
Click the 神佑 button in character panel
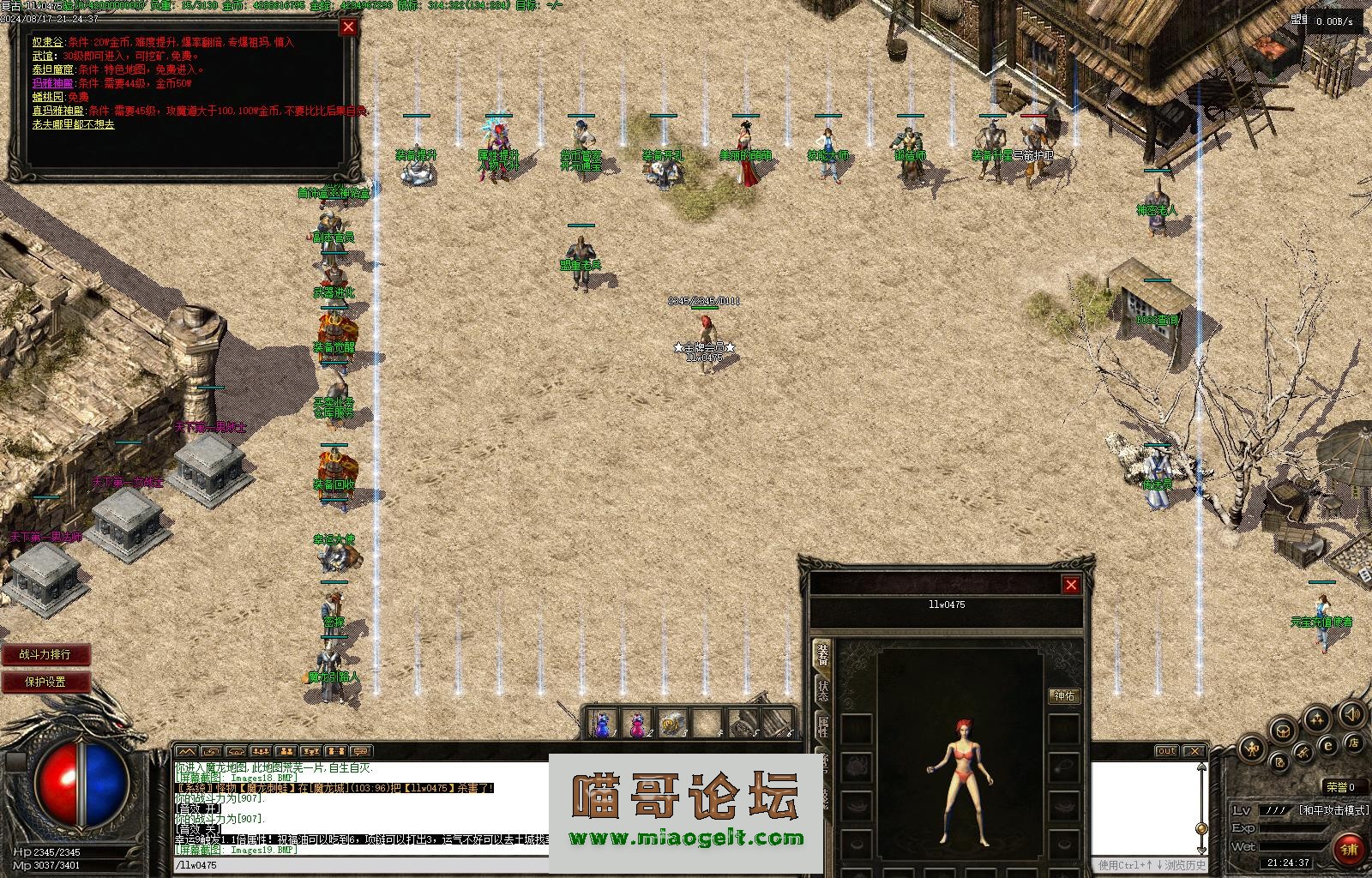tap(1064, 695)
